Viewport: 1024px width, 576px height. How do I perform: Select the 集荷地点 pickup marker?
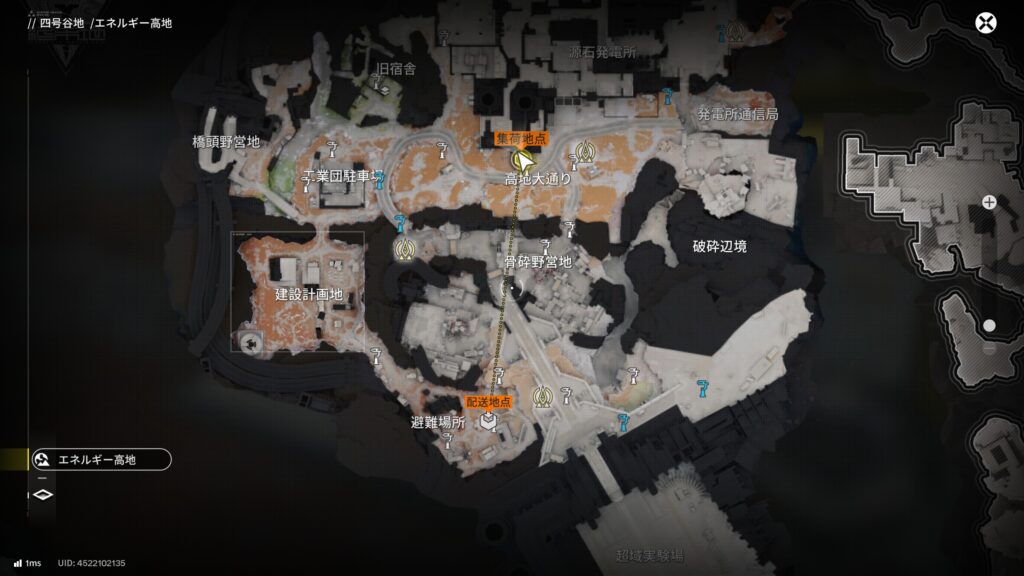tap(519, 158)
